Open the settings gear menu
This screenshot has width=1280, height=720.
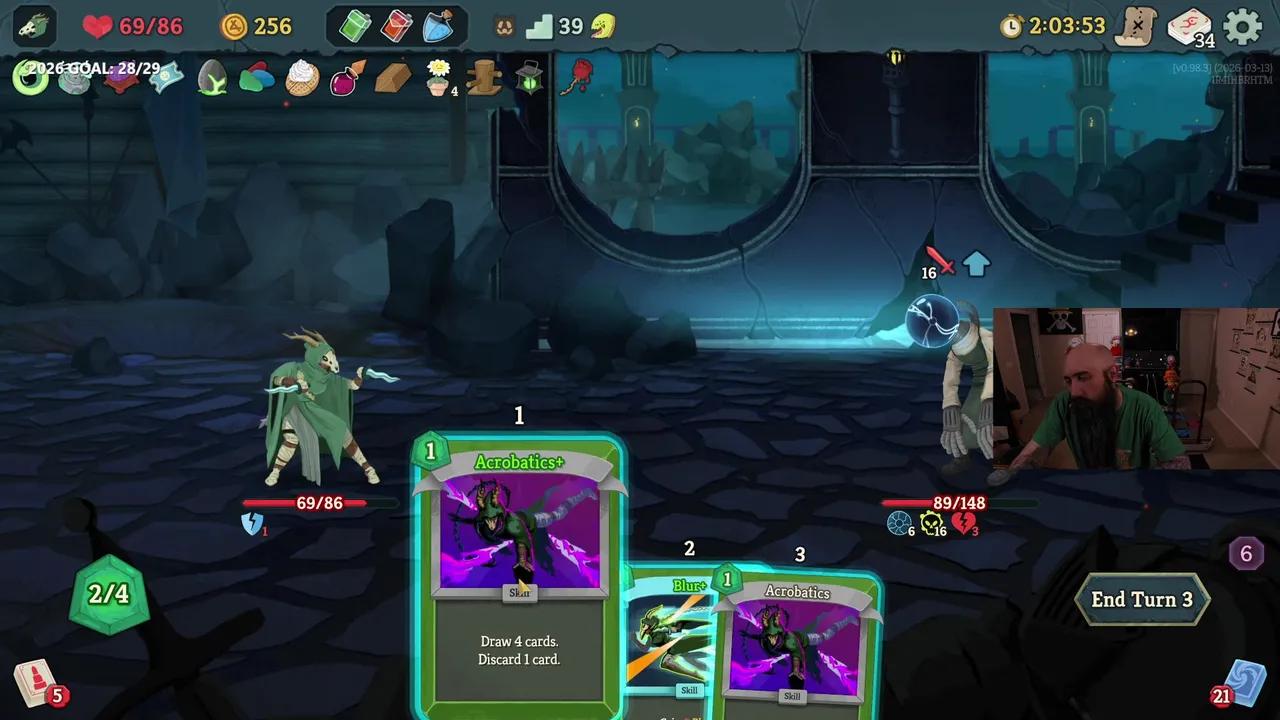1243,27
